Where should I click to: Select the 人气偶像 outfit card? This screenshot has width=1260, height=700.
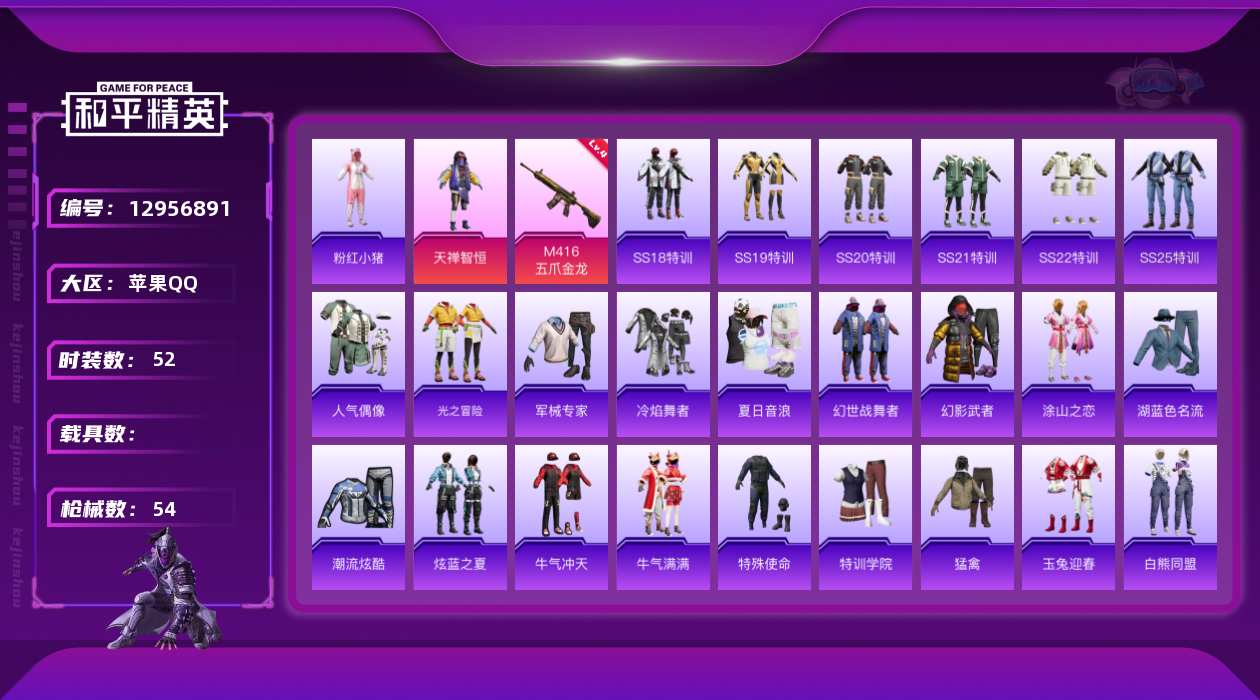coord(358,364)
